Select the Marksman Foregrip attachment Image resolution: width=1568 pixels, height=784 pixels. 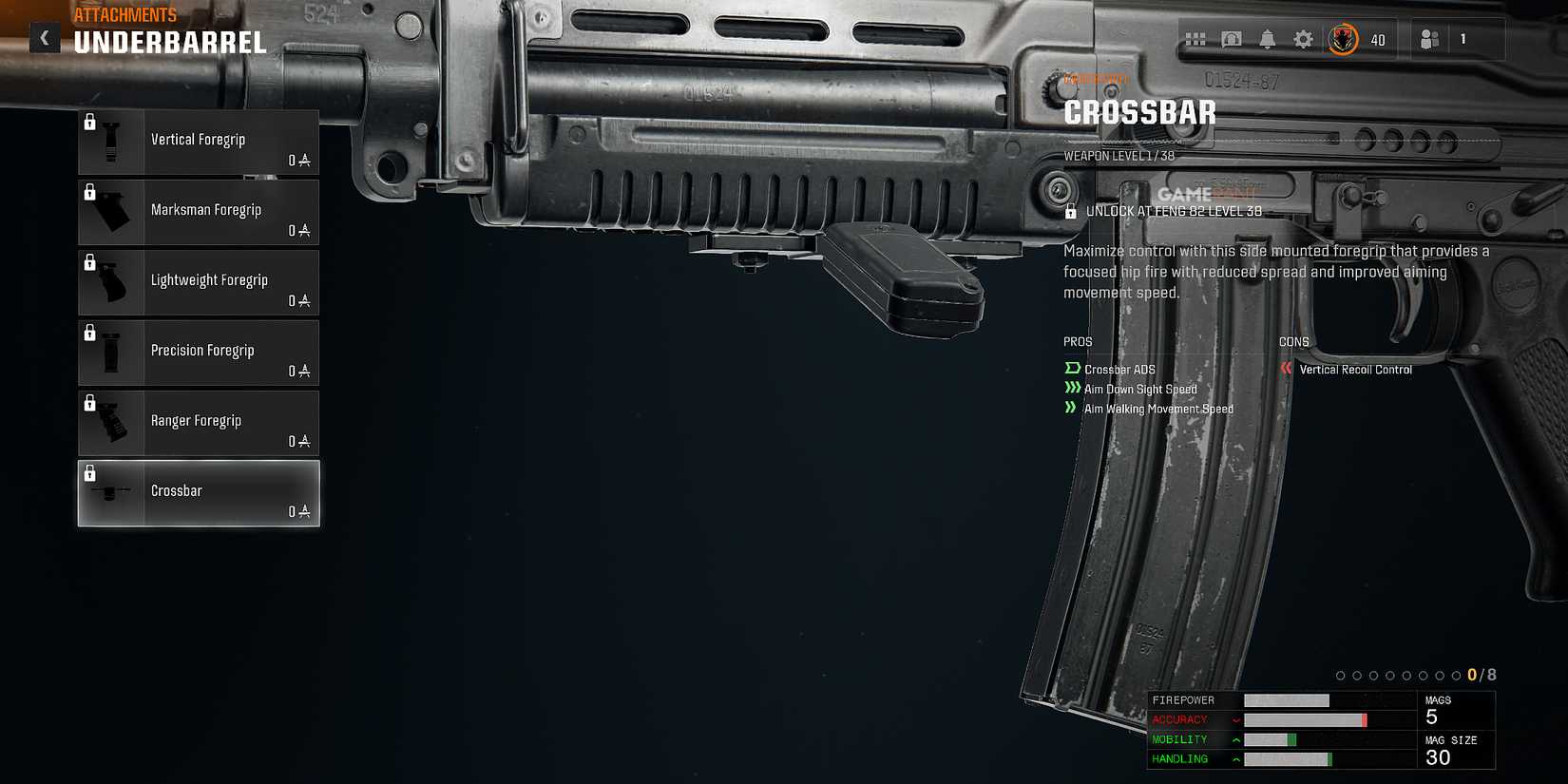click(x=209, y=212)
